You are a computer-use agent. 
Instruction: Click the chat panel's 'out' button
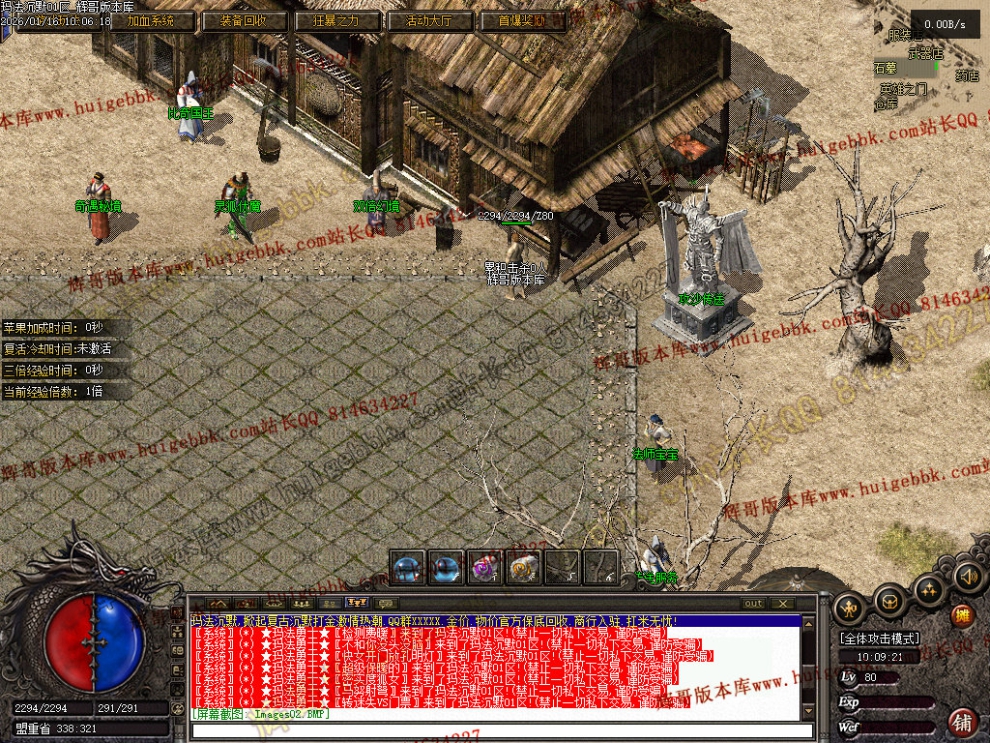[753, 603]
